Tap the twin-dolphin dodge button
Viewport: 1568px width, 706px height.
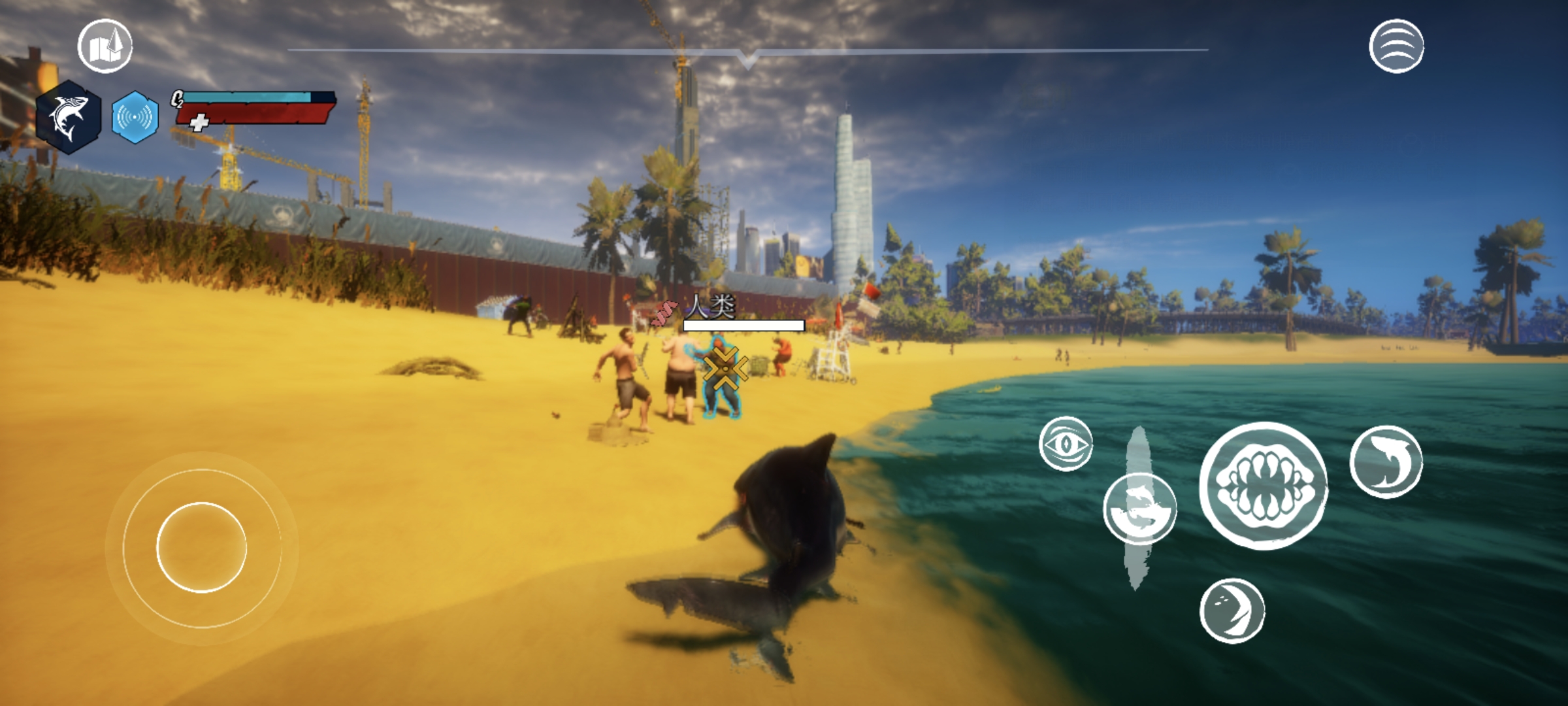1139,509
